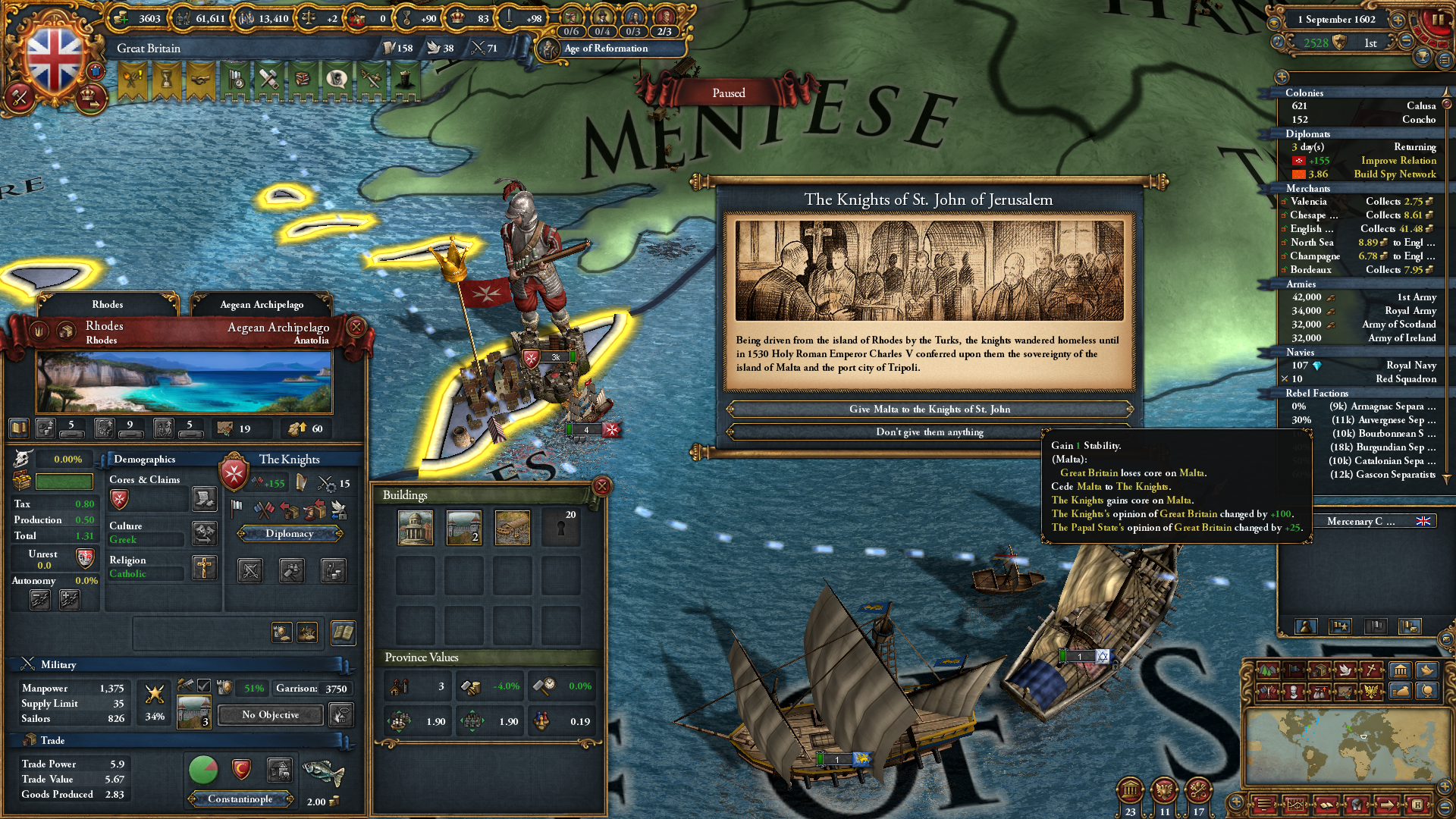Toggle the army filter at the outliner bottom

point(1339,627)
